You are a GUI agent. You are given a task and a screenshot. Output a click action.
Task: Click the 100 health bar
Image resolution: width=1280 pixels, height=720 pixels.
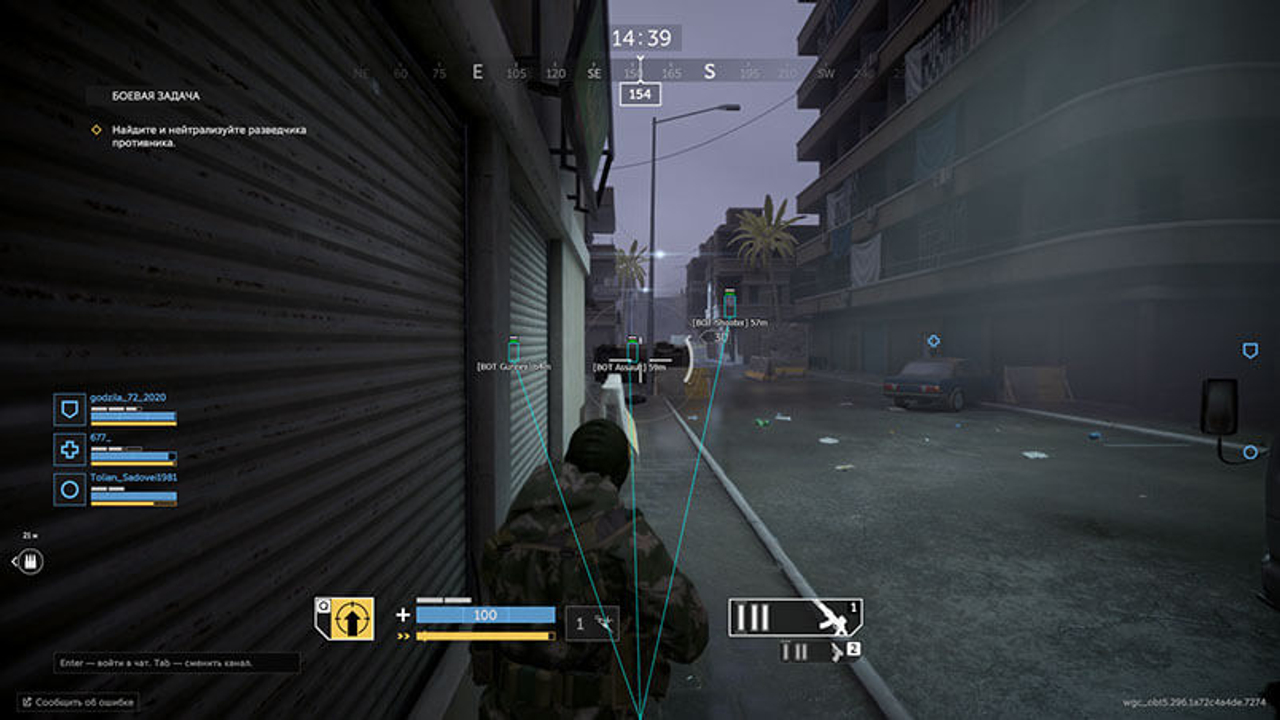click(x=485, y=614)
